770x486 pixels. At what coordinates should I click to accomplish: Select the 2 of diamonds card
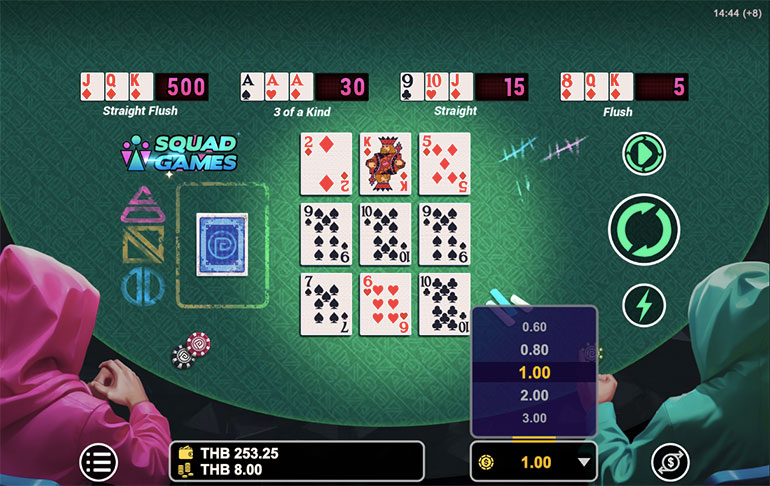pyautogui.click(x=326, y=163)
